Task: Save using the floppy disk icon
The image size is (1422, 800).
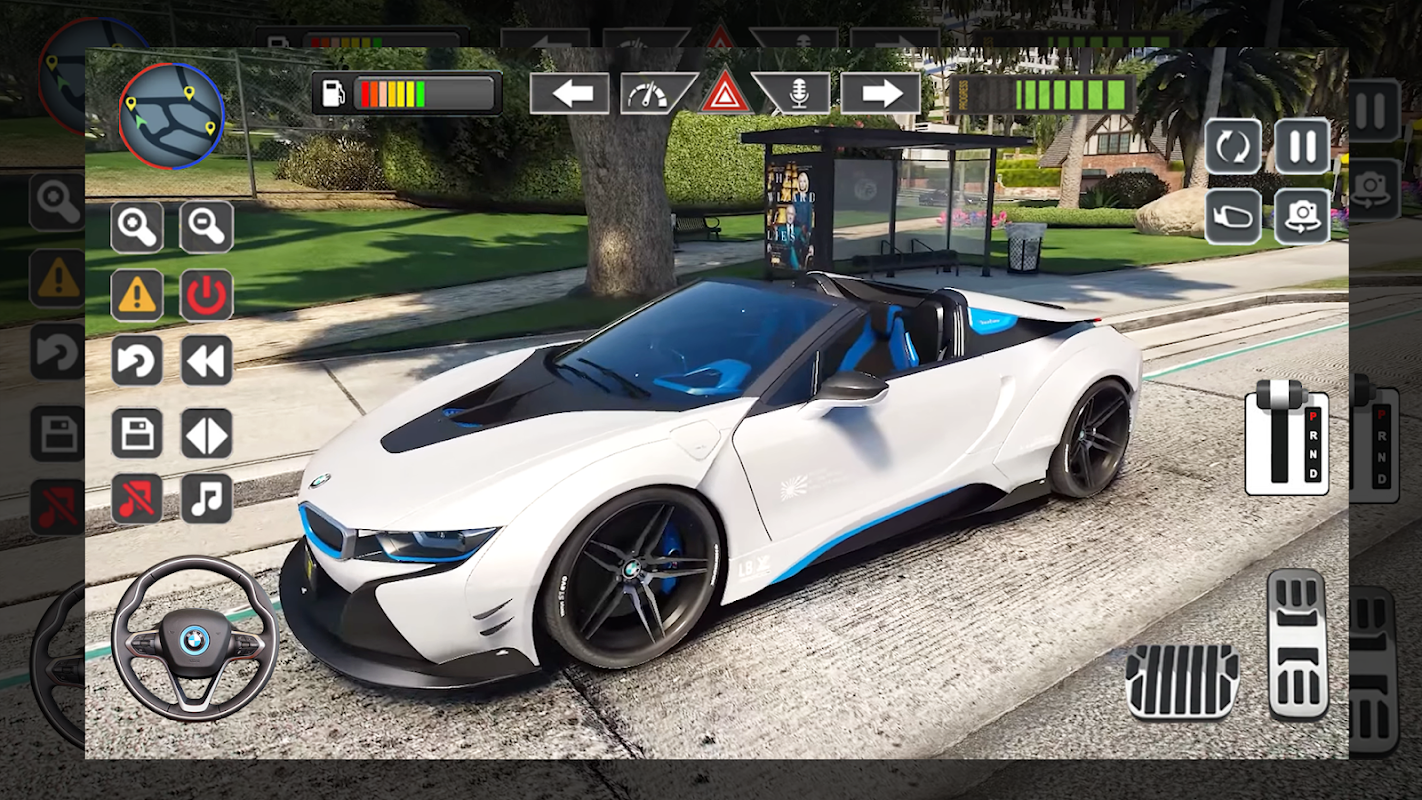Action: pos(136,434)
